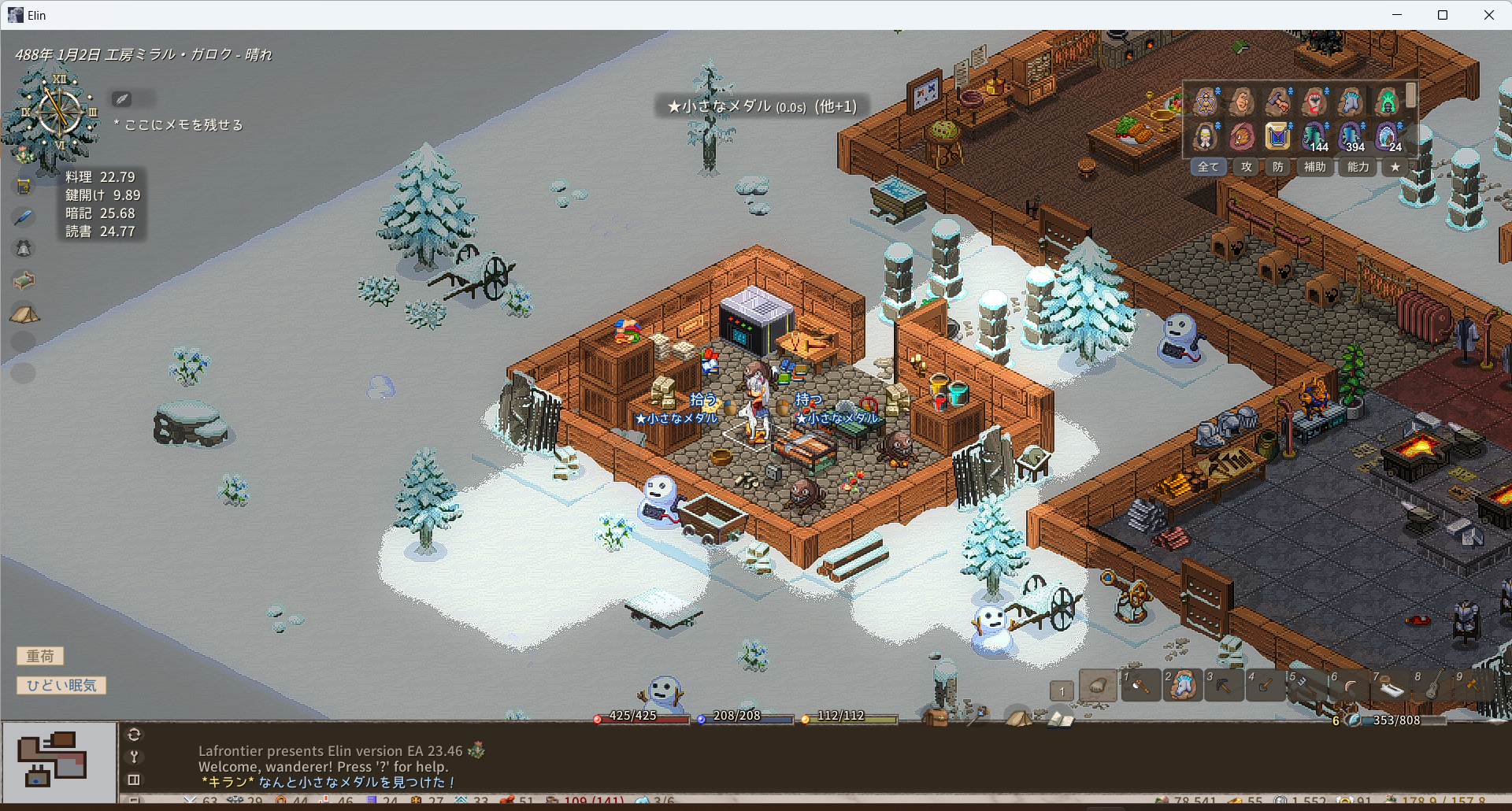1512x811 pixels.
Task: Use the hammer-in-hand ability icon
Action: (x=1277, y=102)
